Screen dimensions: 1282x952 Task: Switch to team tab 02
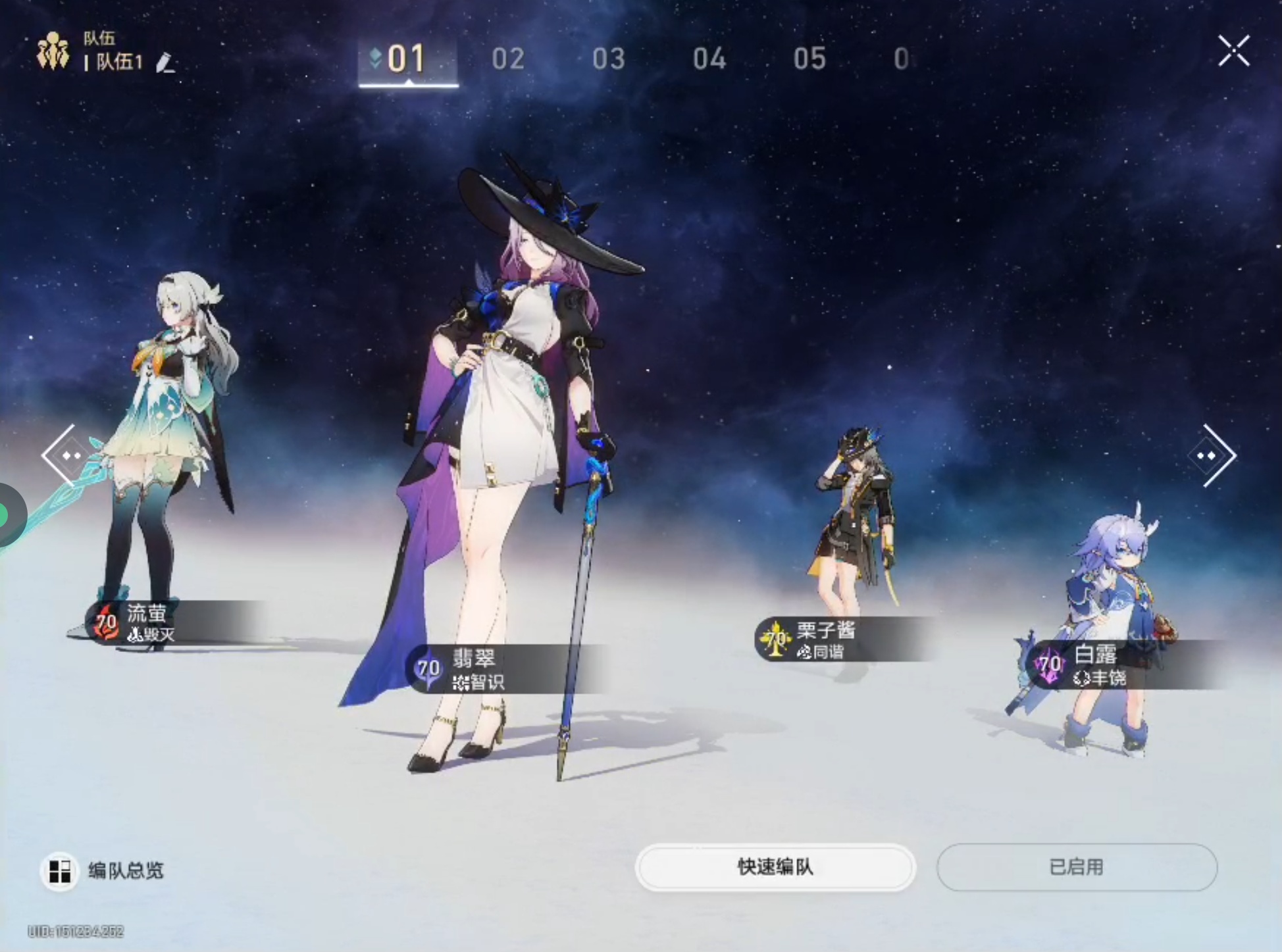508,59
